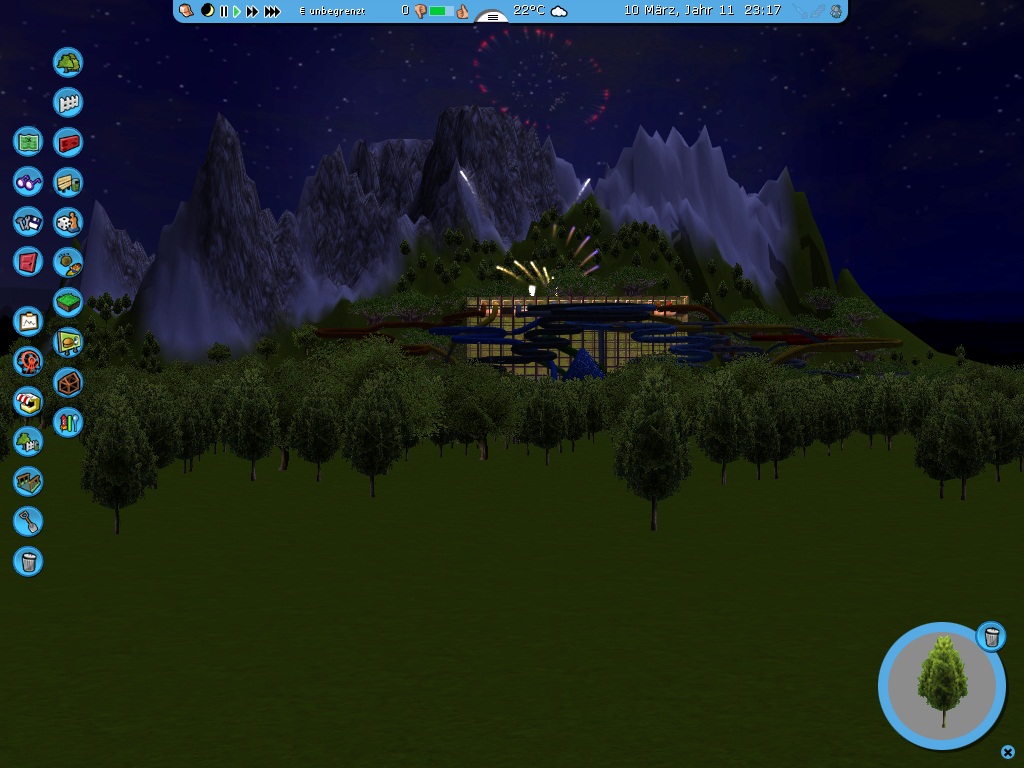This screenshot has width=1024, height=768.
Task: Select the wooden crate icon
Action: click(x=68, y=383)
